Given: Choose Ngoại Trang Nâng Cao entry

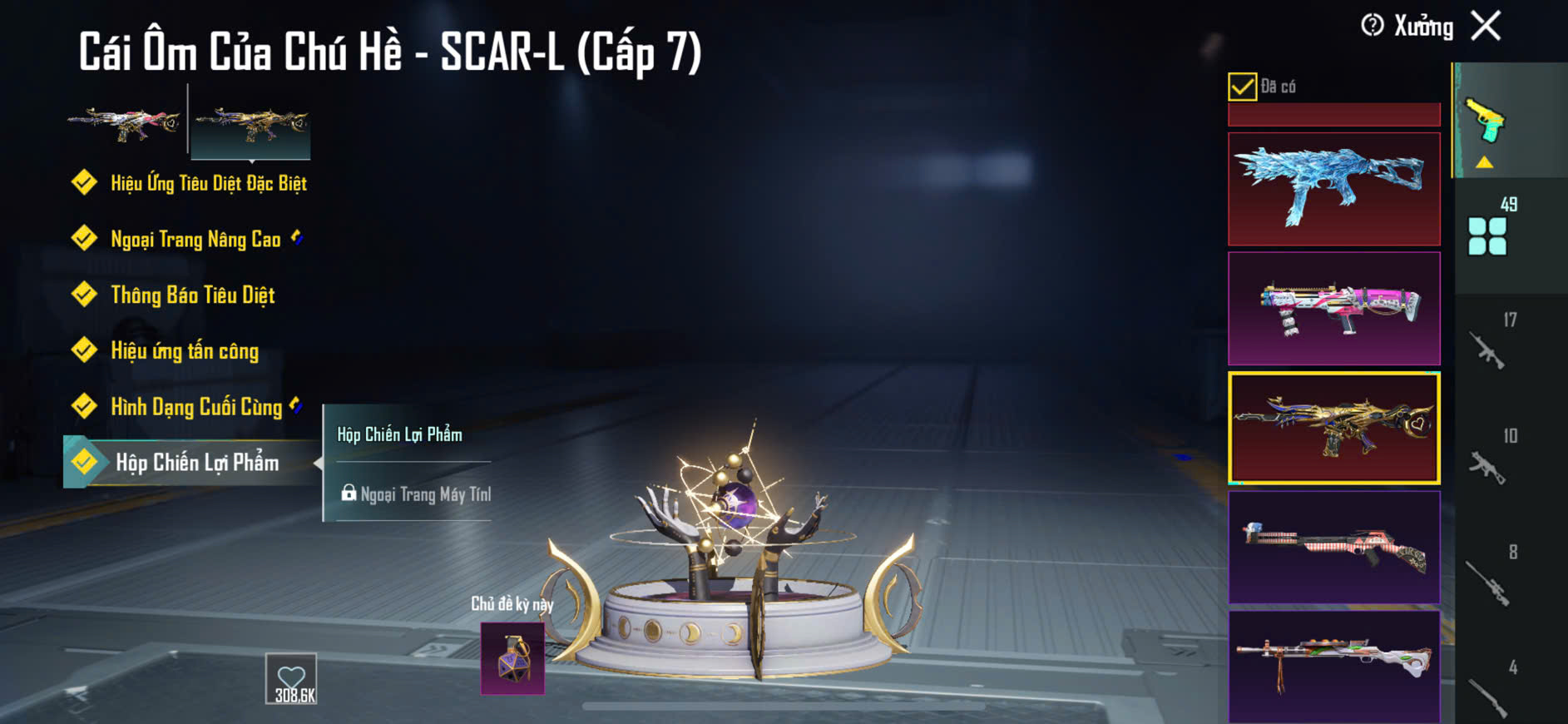Looking at the screenshot, I should 195,240.
